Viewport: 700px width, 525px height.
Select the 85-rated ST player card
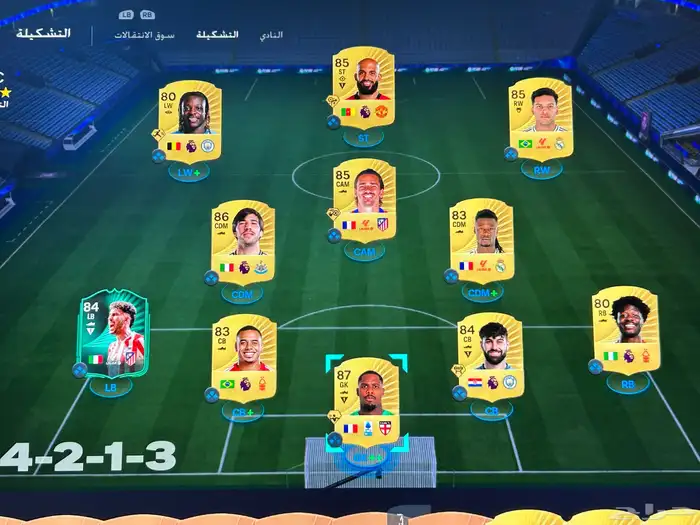coord(363,87)
